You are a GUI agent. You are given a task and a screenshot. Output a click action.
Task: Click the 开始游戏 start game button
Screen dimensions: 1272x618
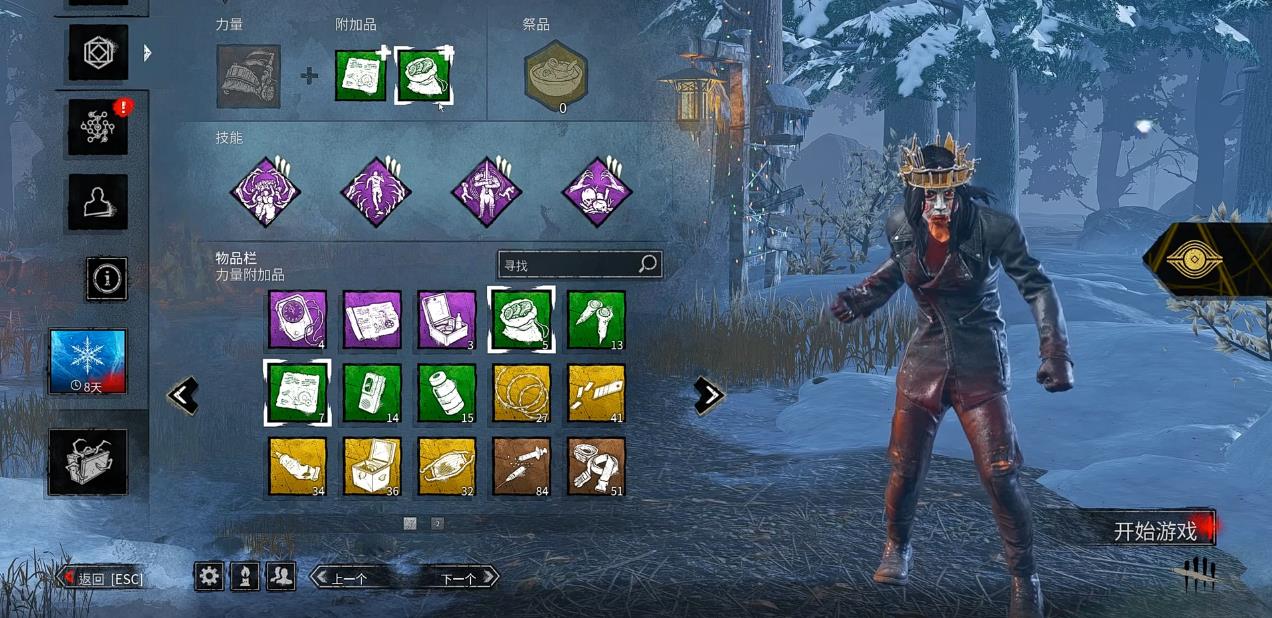(1155, 530)
